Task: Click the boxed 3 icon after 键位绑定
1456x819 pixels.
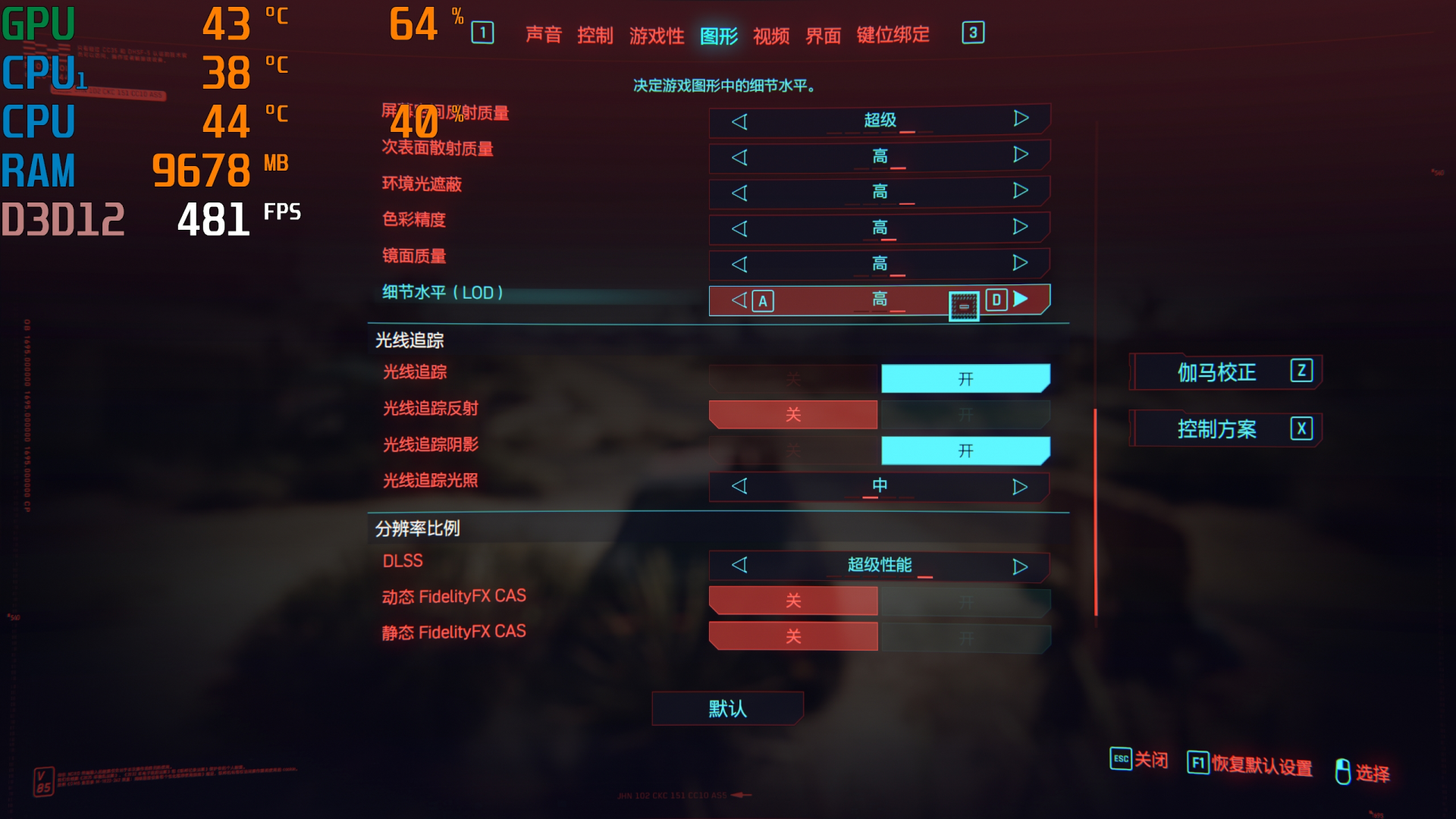Action: point(973,33)
